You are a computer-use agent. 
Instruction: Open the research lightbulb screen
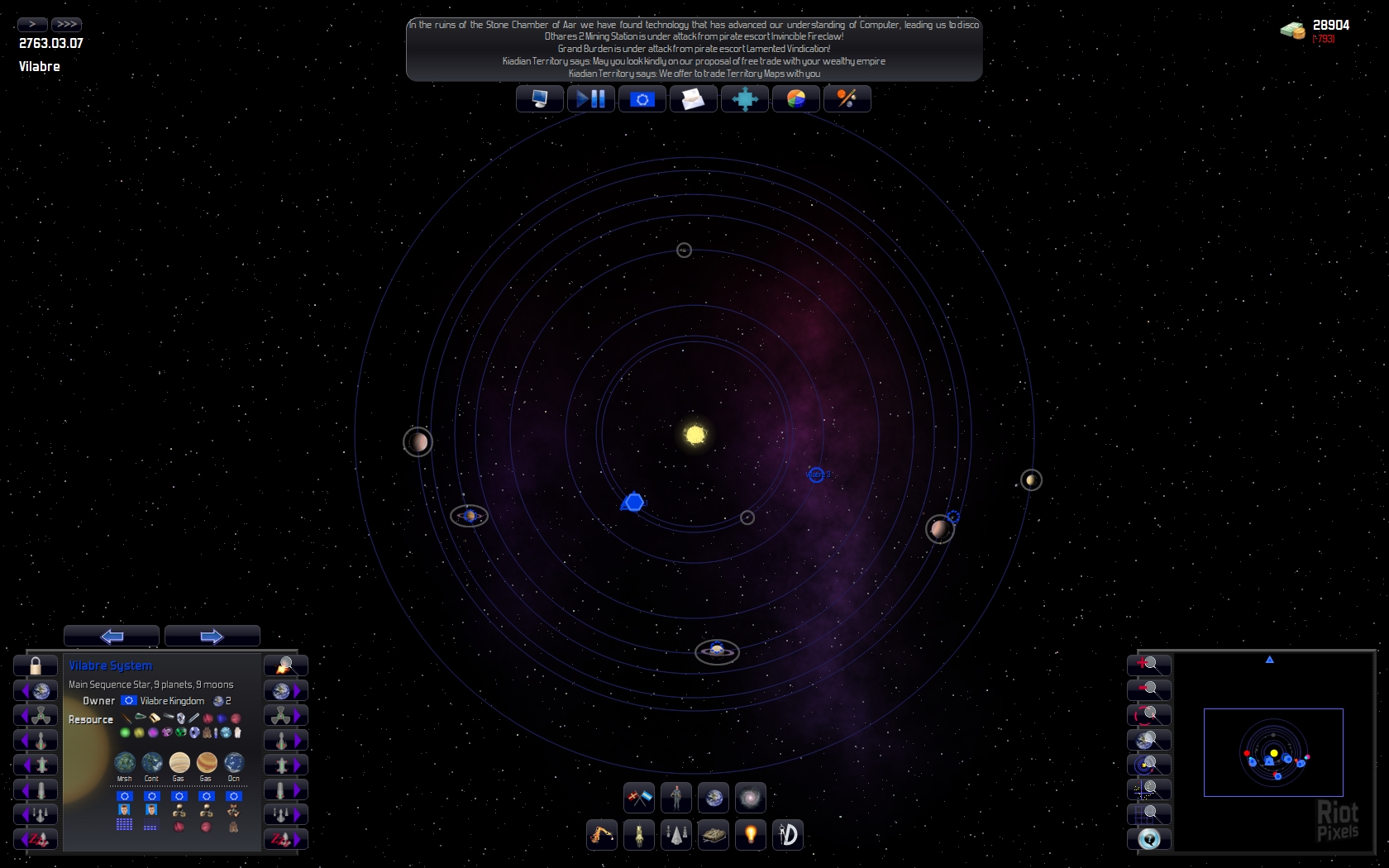751,835
